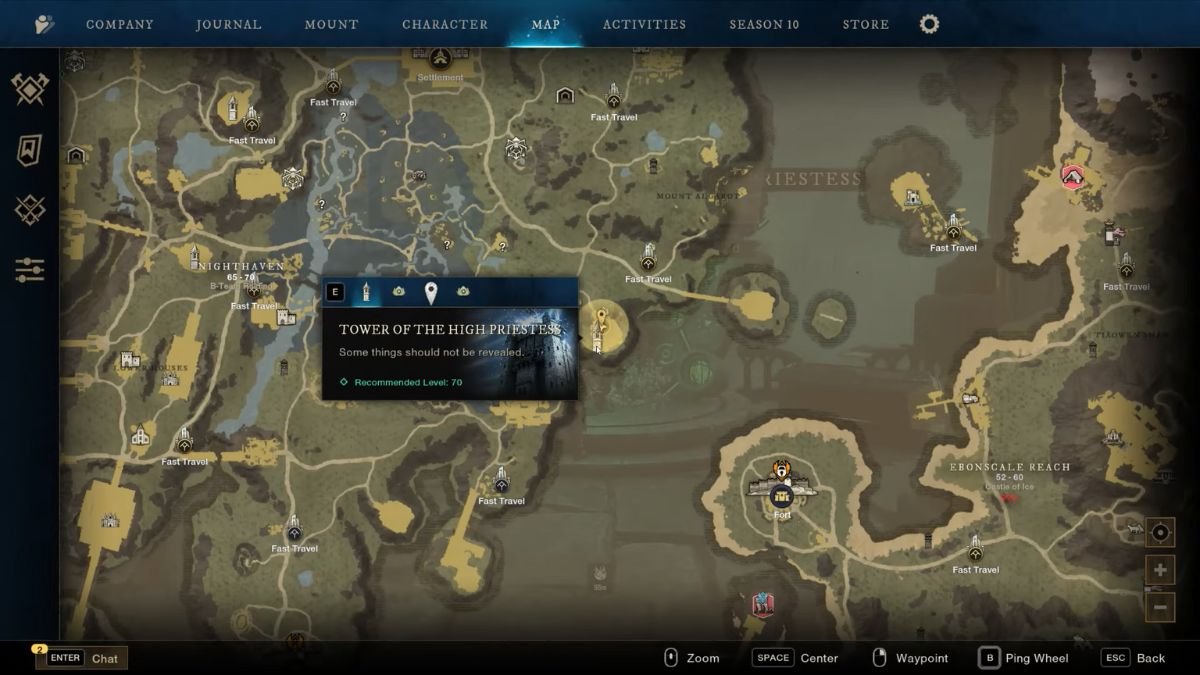Open the Mount menu

click(331, 24)
